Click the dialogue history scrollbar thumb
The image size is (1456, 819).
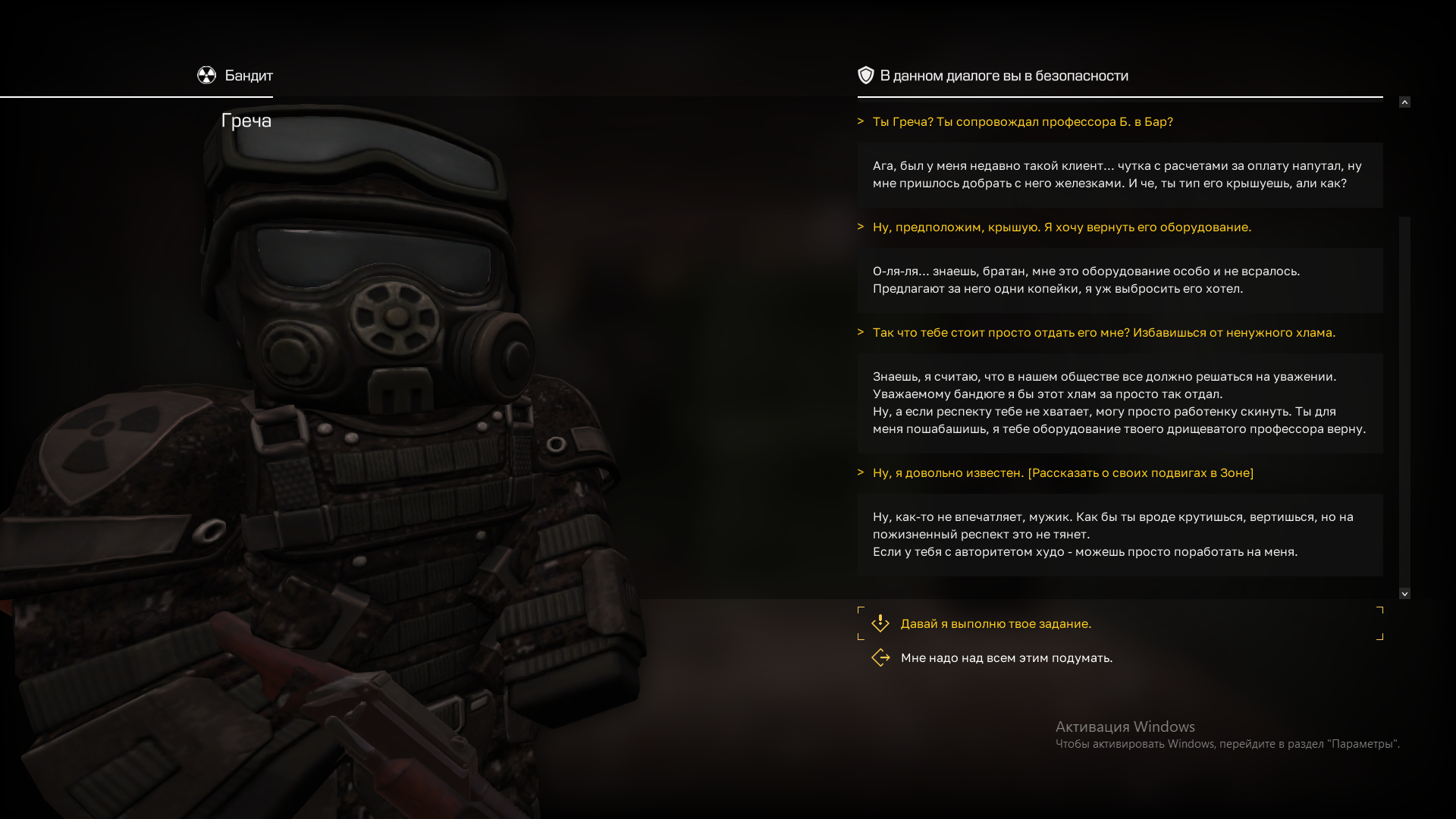pos(1404,401)
